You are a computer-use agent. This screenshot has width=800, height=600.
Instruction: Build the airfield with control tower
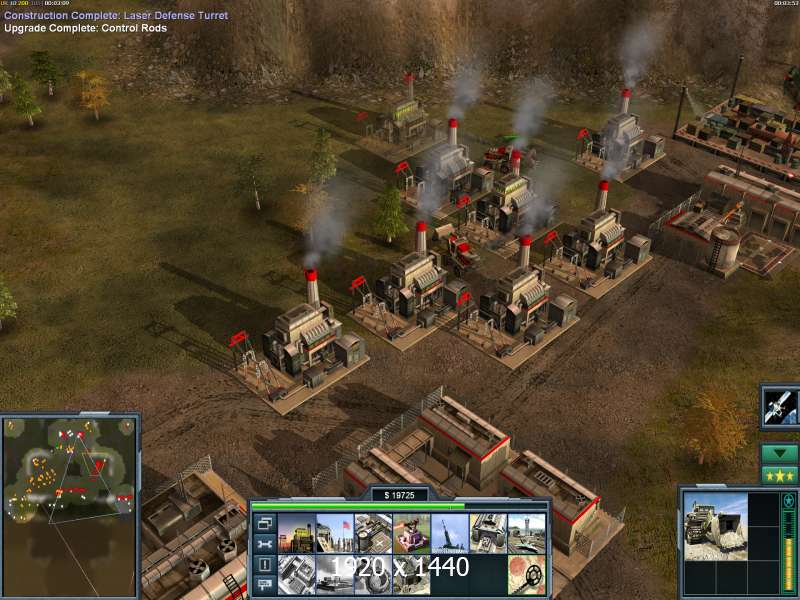[x=525, y=534]
